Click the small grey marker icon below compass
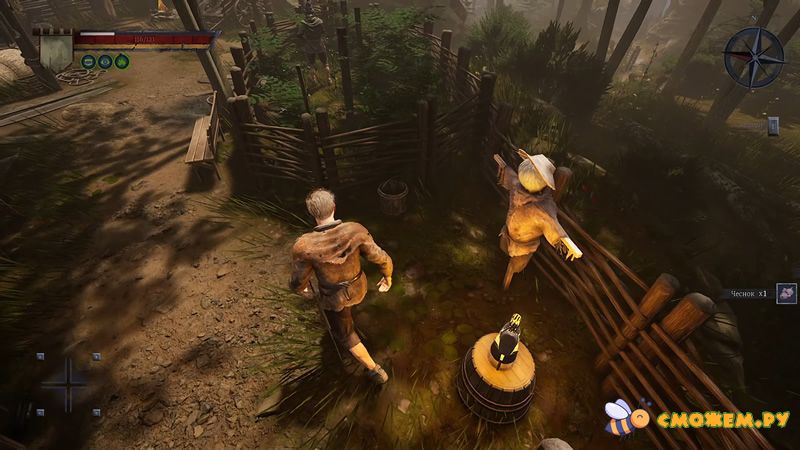Image resolution: width=800 pixels, height=450 pixels. 772,125
